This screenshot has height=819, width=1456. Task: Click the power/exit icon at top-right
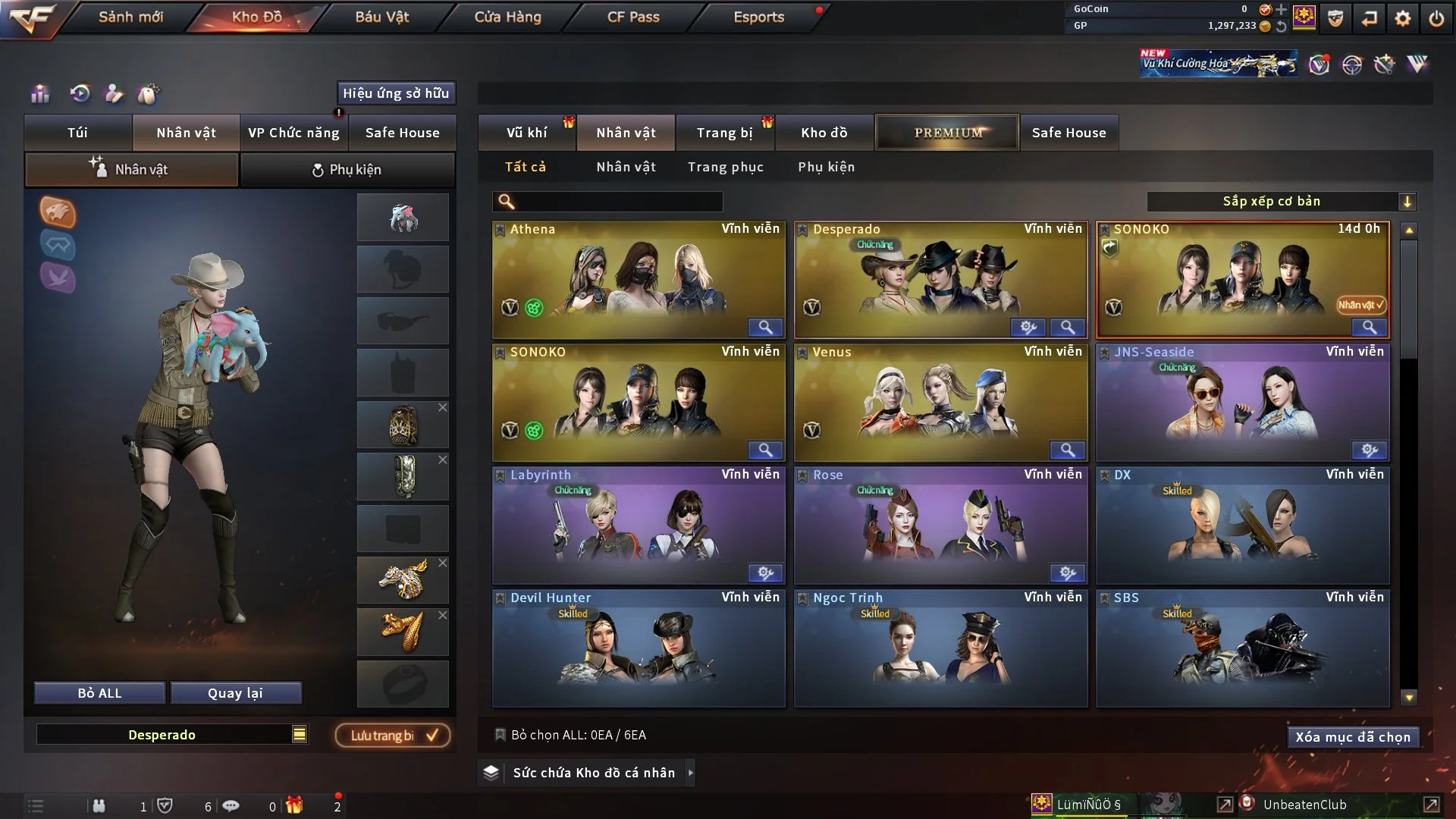point(1436,17)
